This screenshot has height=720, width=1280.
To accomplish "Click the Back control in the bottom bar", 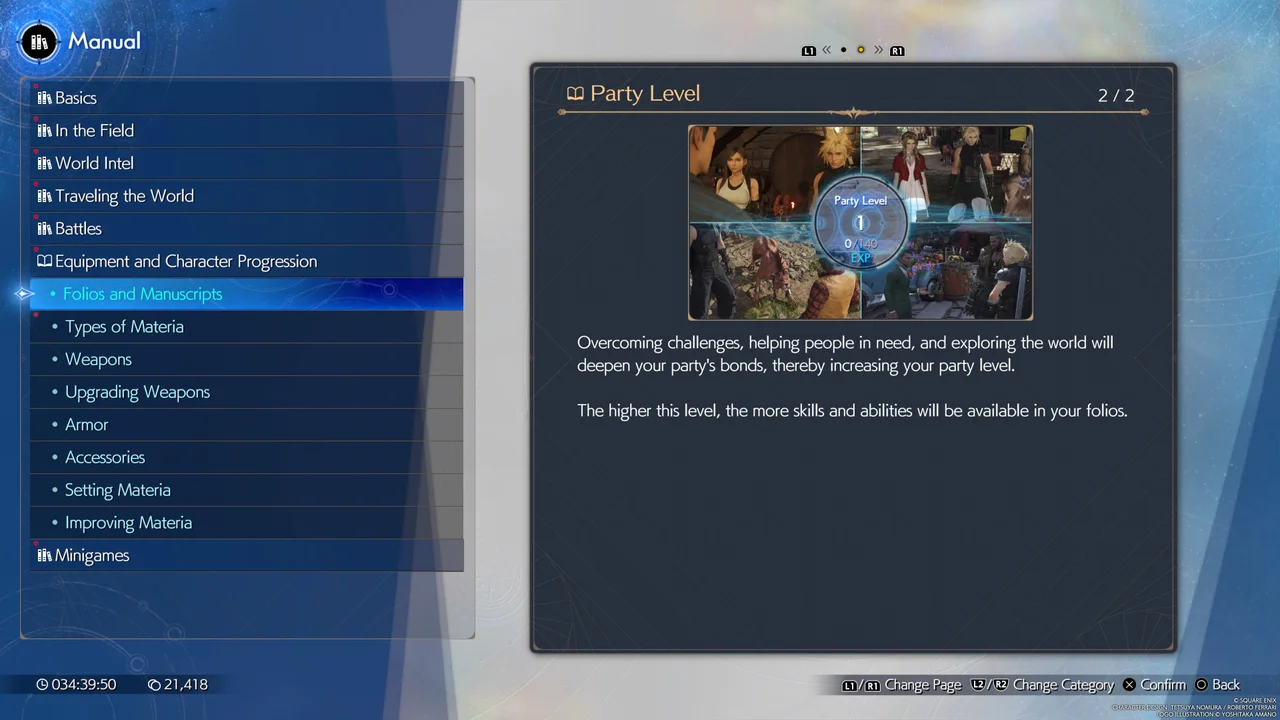I will [1218, 684].
